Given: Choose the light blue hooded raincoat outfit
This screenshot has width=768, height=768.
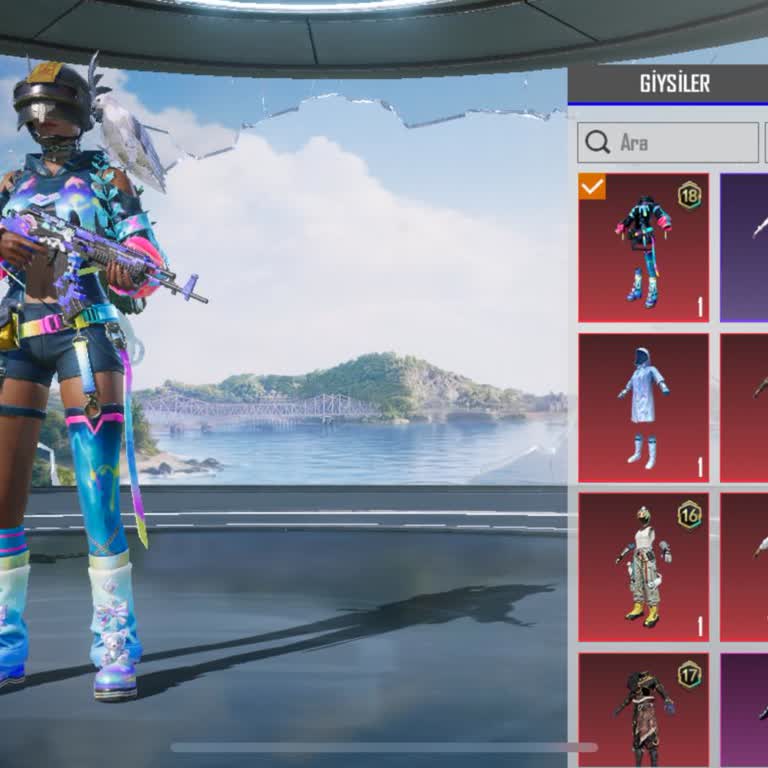Looking at the screenshot, I should 643,408.
